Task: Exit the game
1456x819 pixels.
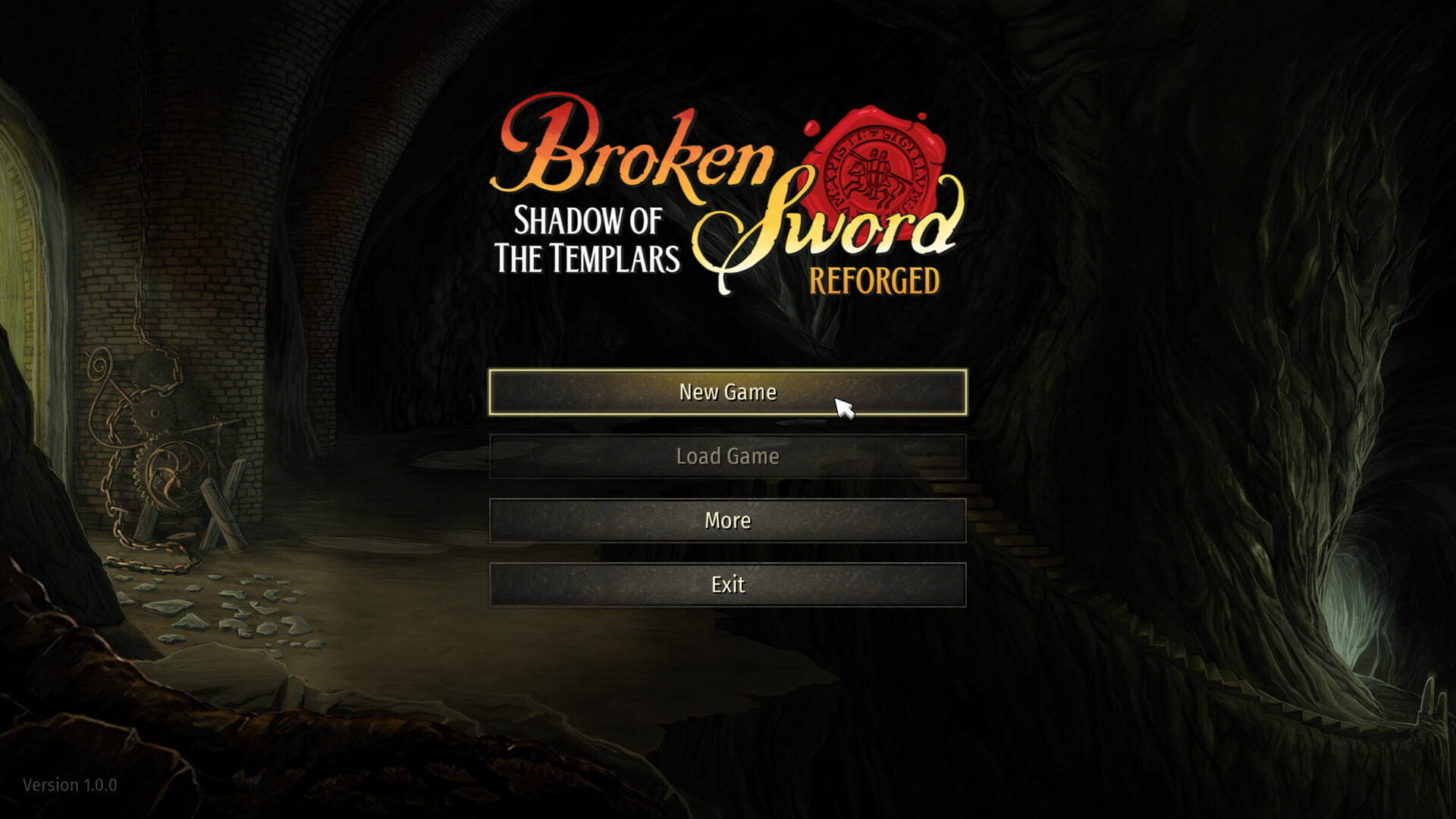Action: [x=728, y=585]
